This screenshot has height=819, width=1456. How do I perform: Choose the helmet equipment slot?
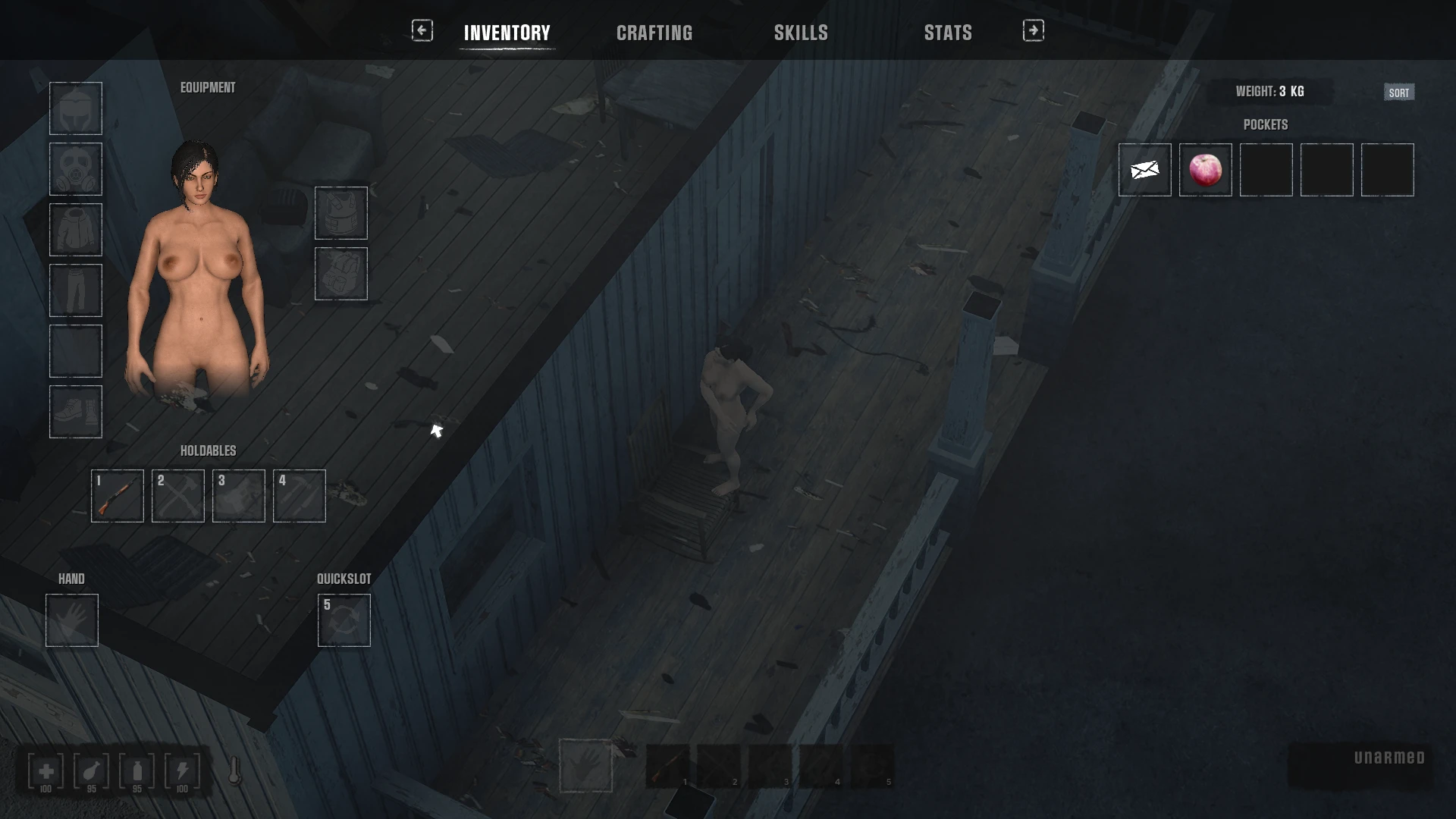[x=76, y=108]
